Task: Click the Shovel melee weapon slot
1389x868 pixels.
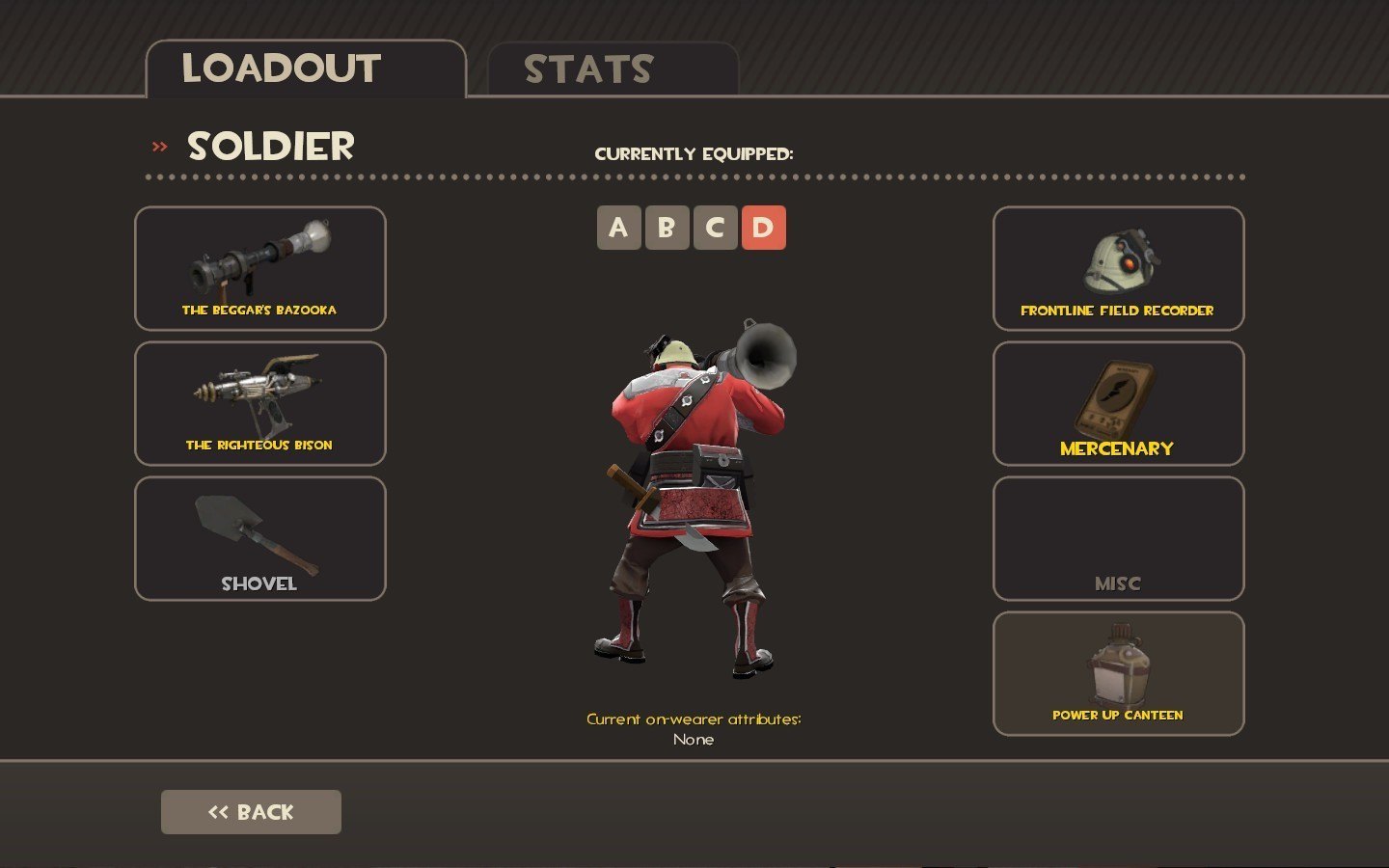Action: coord(260,538)
